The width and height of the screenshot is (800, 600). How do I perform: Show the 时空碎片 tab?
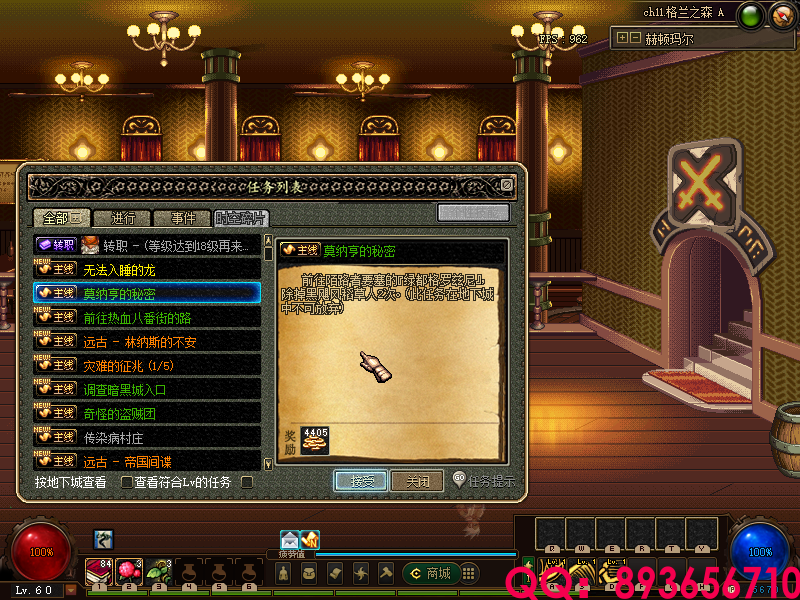click(x=241, y=218)
